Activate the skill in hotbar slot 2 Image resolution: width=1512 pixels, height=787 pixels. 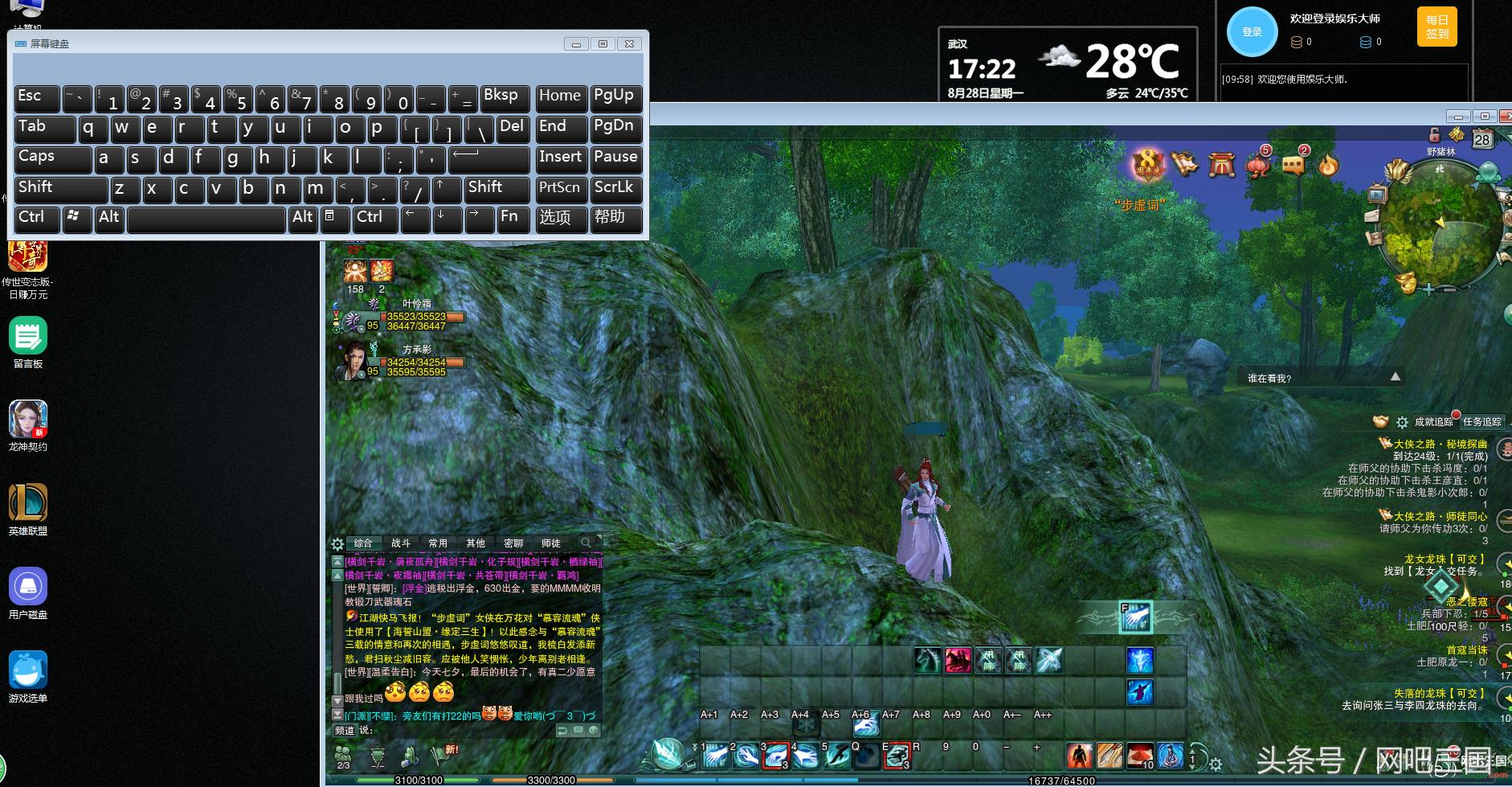click(x=746, y=756)
